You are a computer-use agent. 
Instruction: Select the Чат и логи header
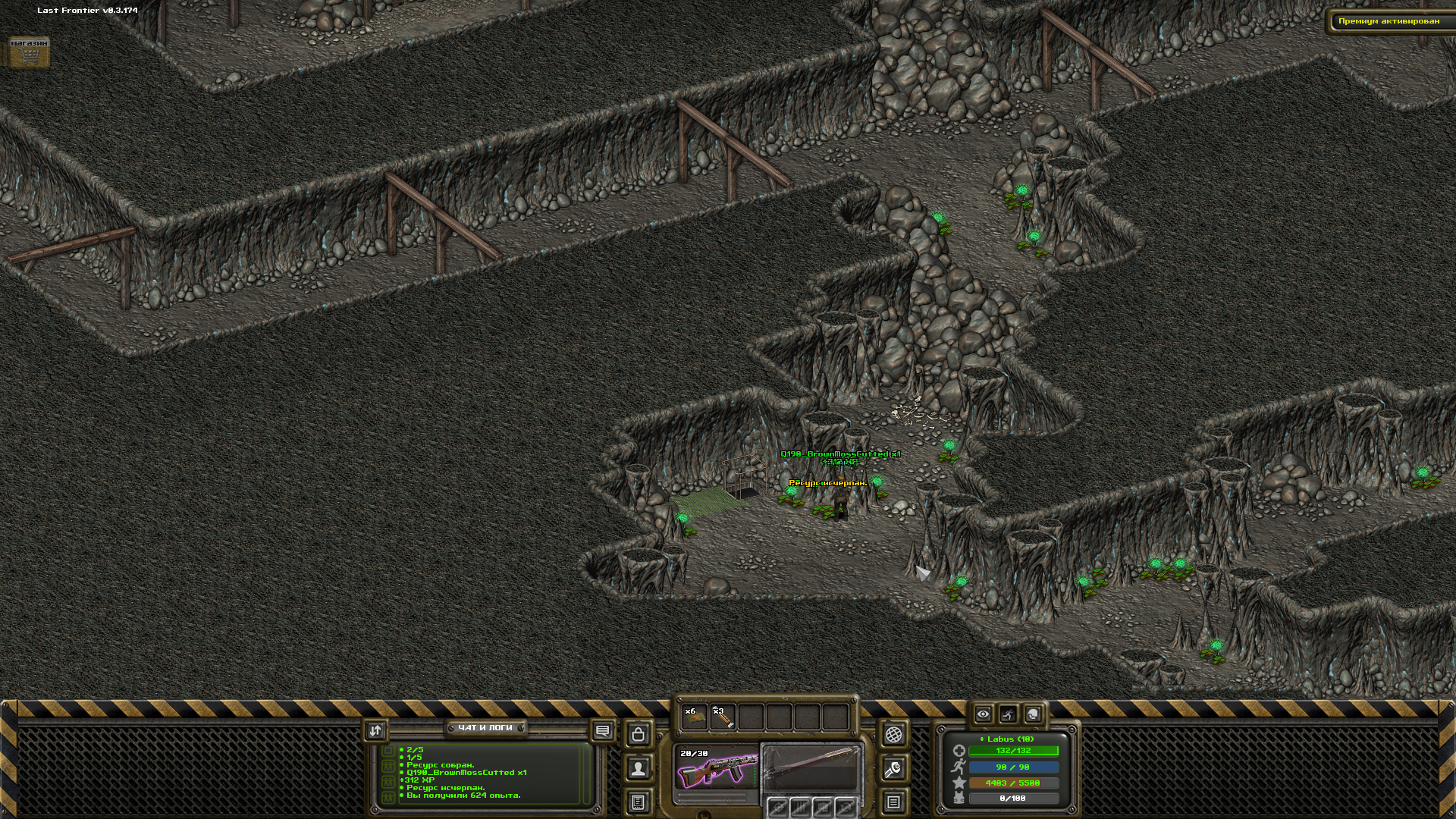(485, 728)
